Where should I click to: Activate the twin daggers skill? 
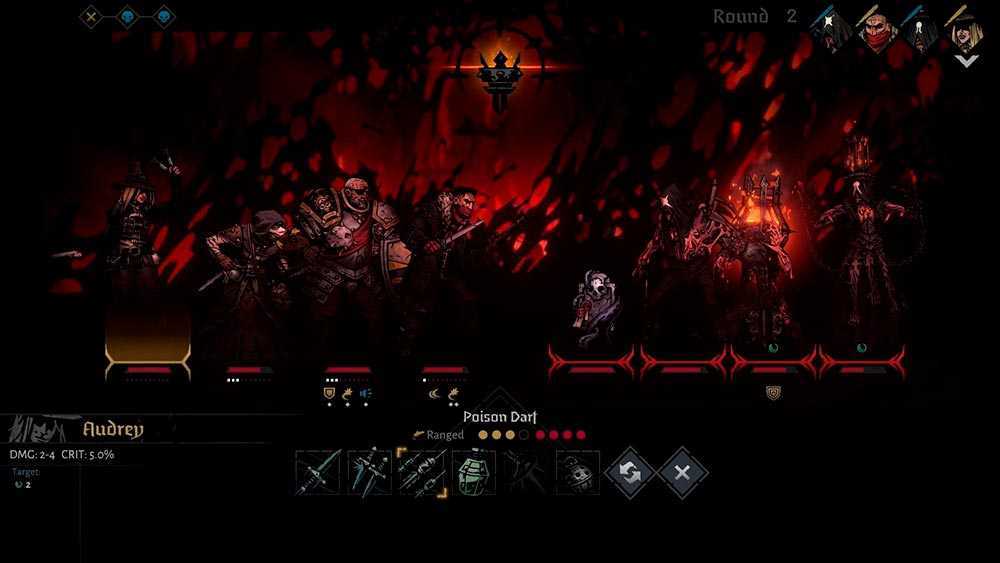coord(370,472)
